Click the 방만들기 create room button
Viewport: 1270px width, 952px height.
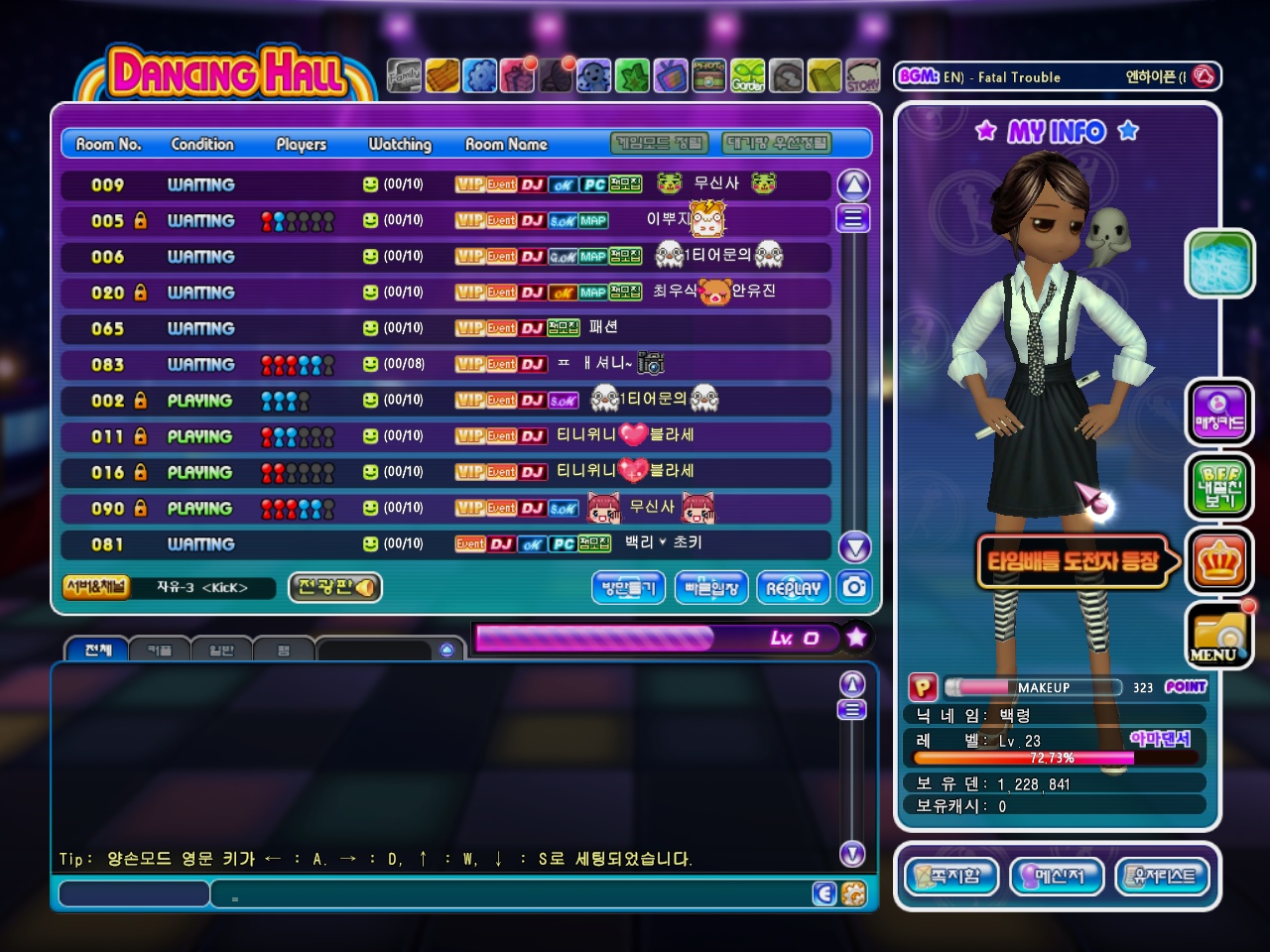click(629, 588)
